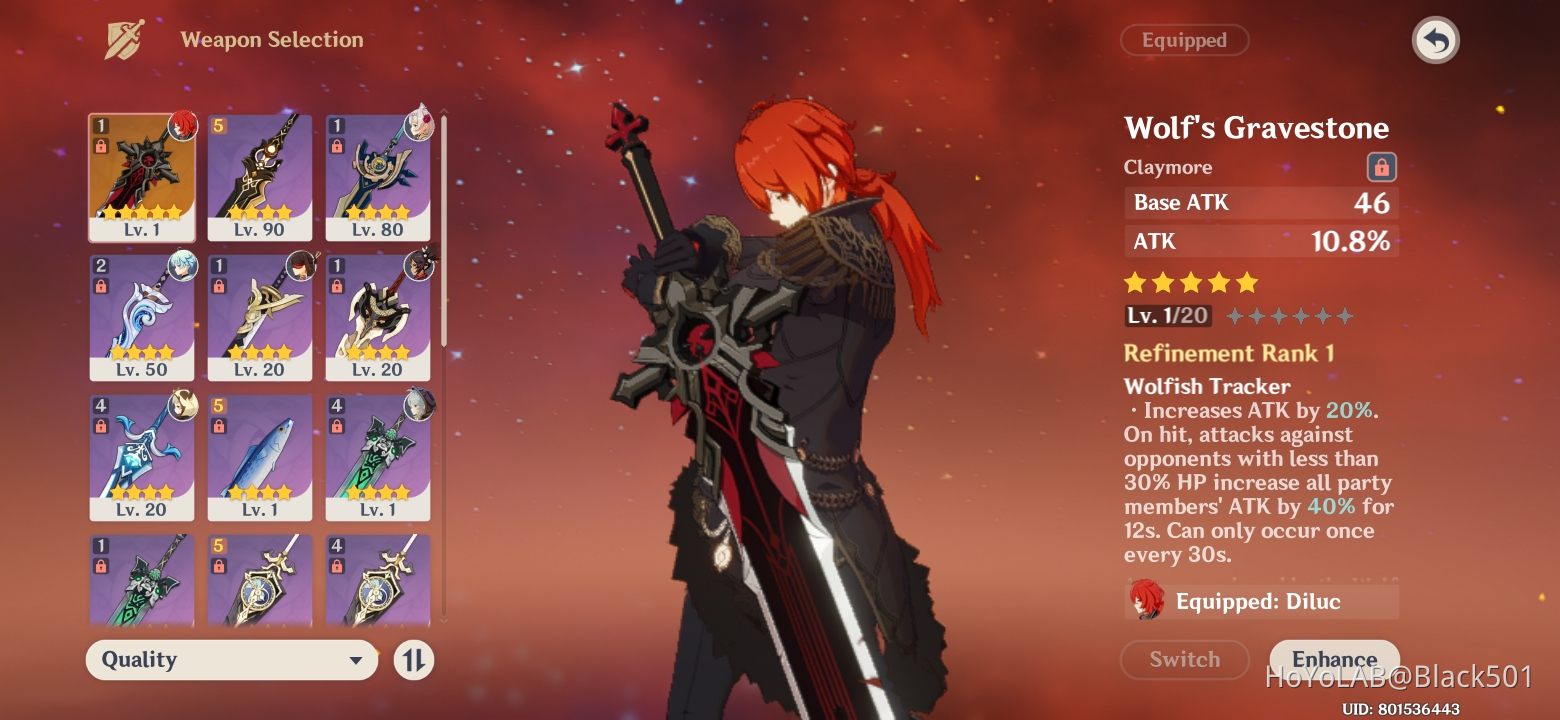
Task: Click Chongyun's portrait on the Lv.50 claymore
Action: click(181, 268)
